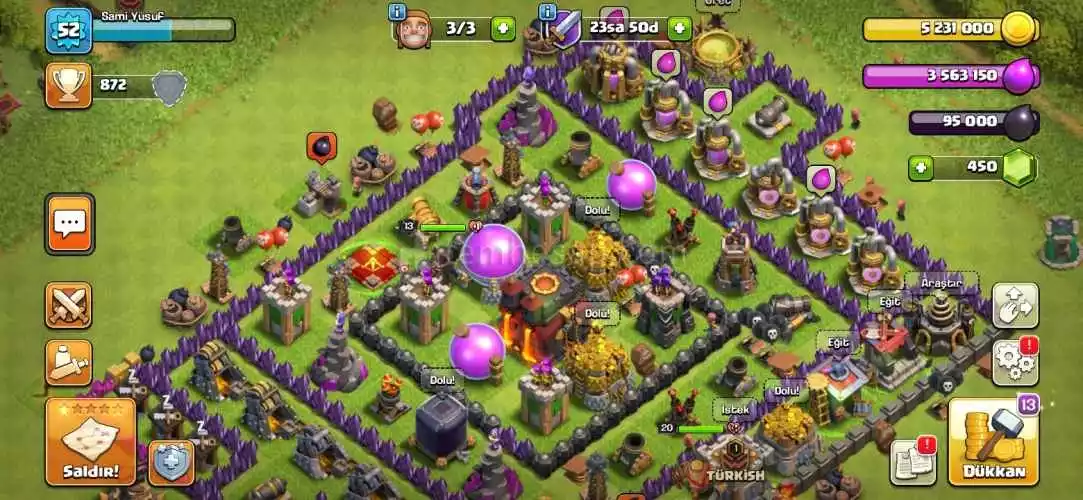The image size is (1083, 500).
Task: Add gems with the green plus button
Action: tap(920, 167)
